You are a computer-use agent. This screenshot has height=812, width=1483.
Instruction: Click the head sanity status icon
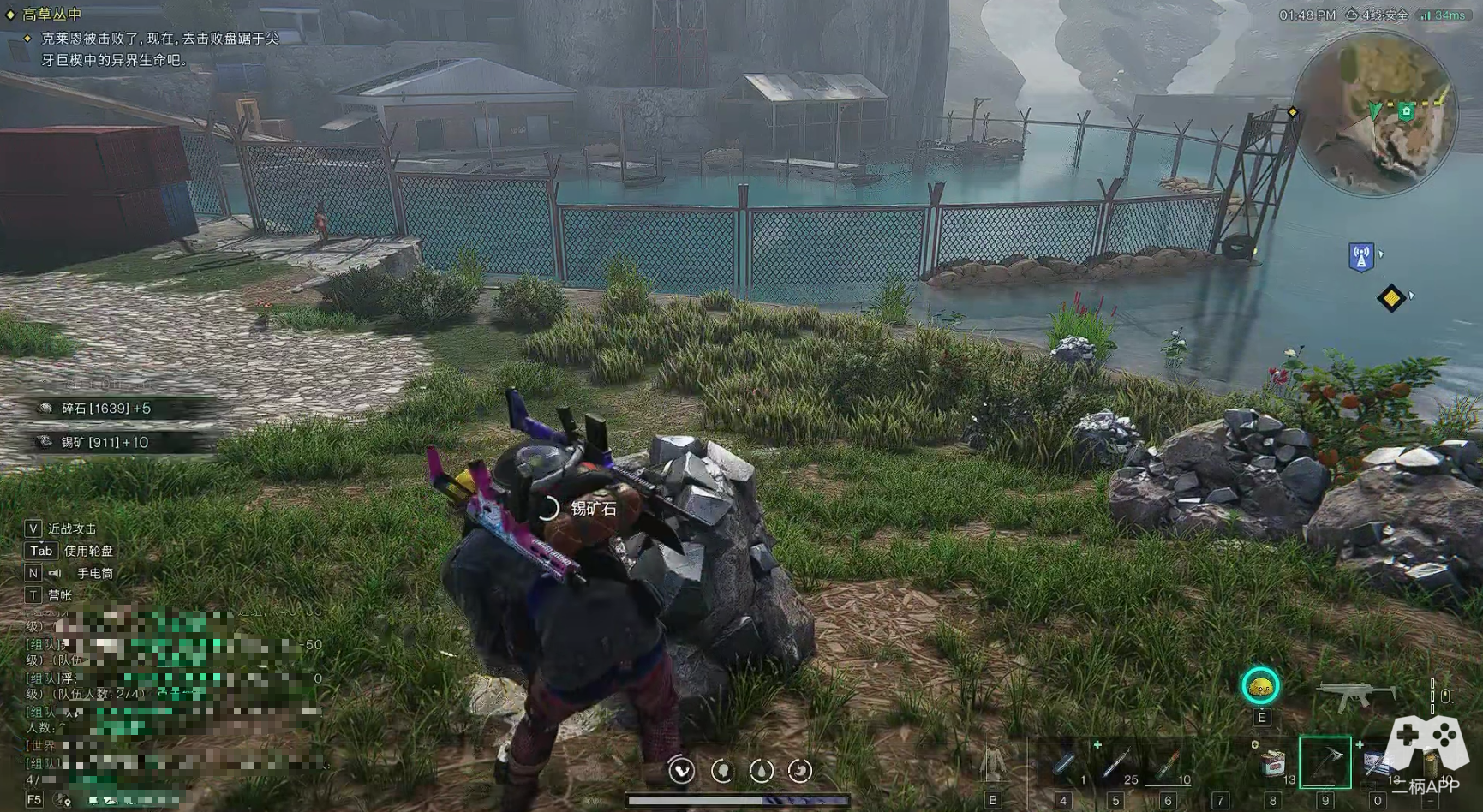pos(722,771)
